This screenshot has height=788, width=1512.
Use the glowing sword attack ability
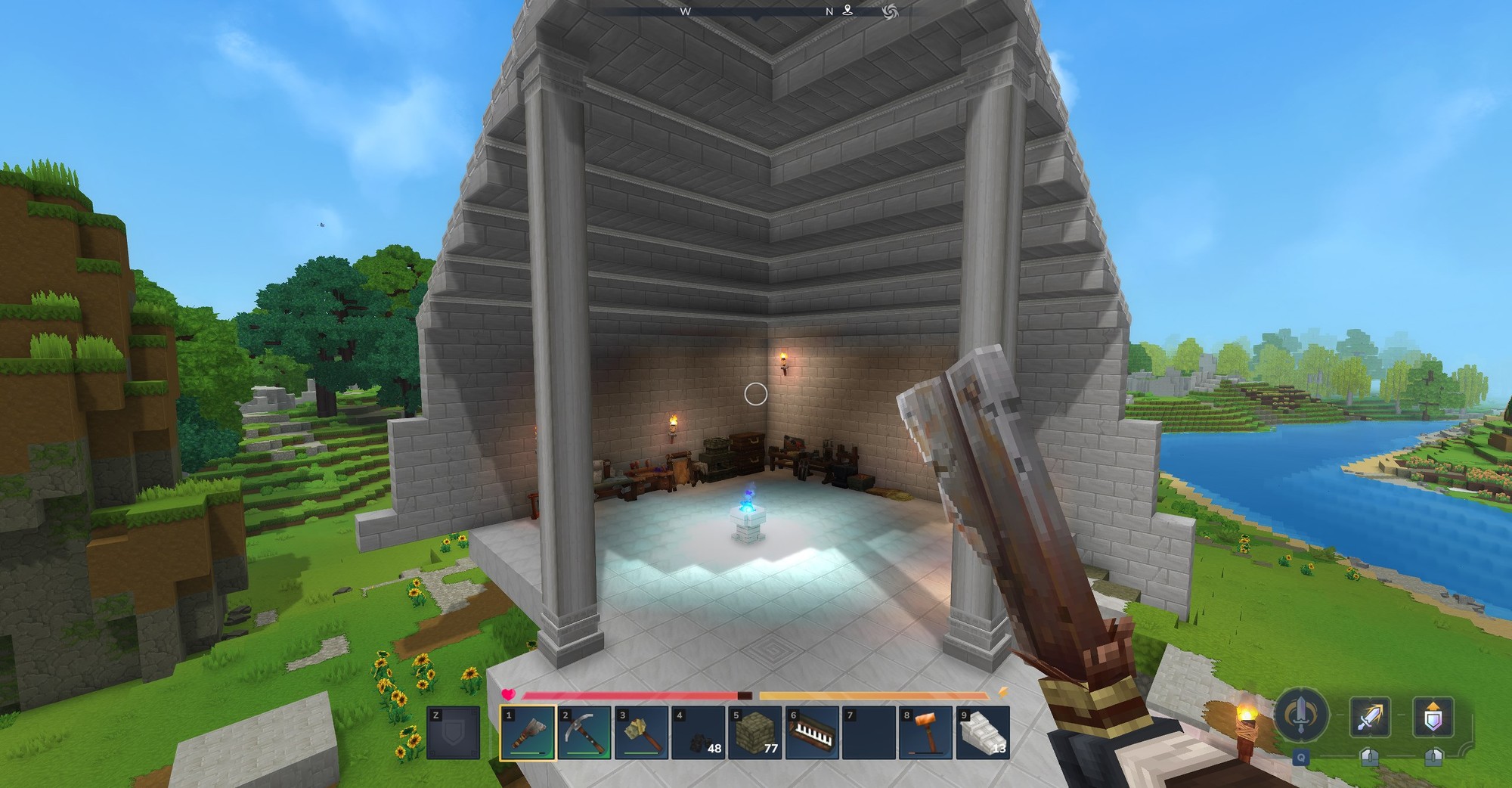pos(1370,715)
